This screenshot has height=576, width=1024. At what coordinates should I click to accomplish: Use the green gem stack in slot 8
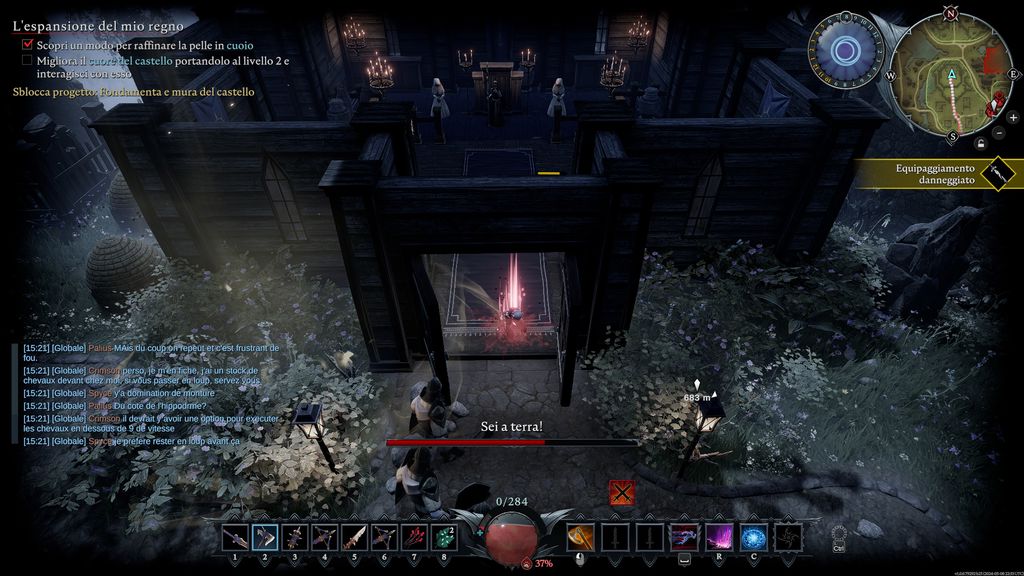tap(444, 537)
